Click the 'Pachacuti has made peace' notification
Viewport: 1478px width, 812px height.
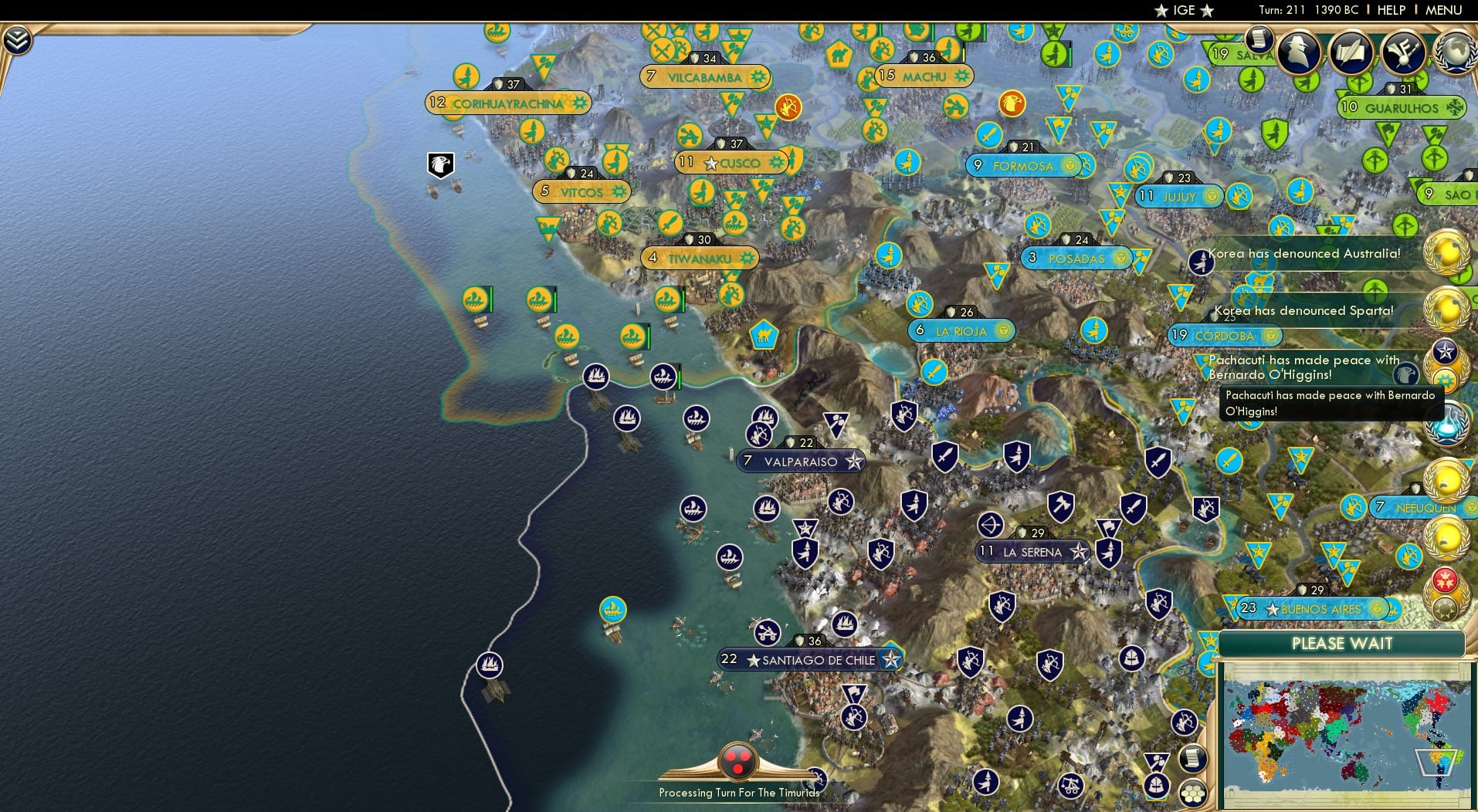pos(1305,367)
